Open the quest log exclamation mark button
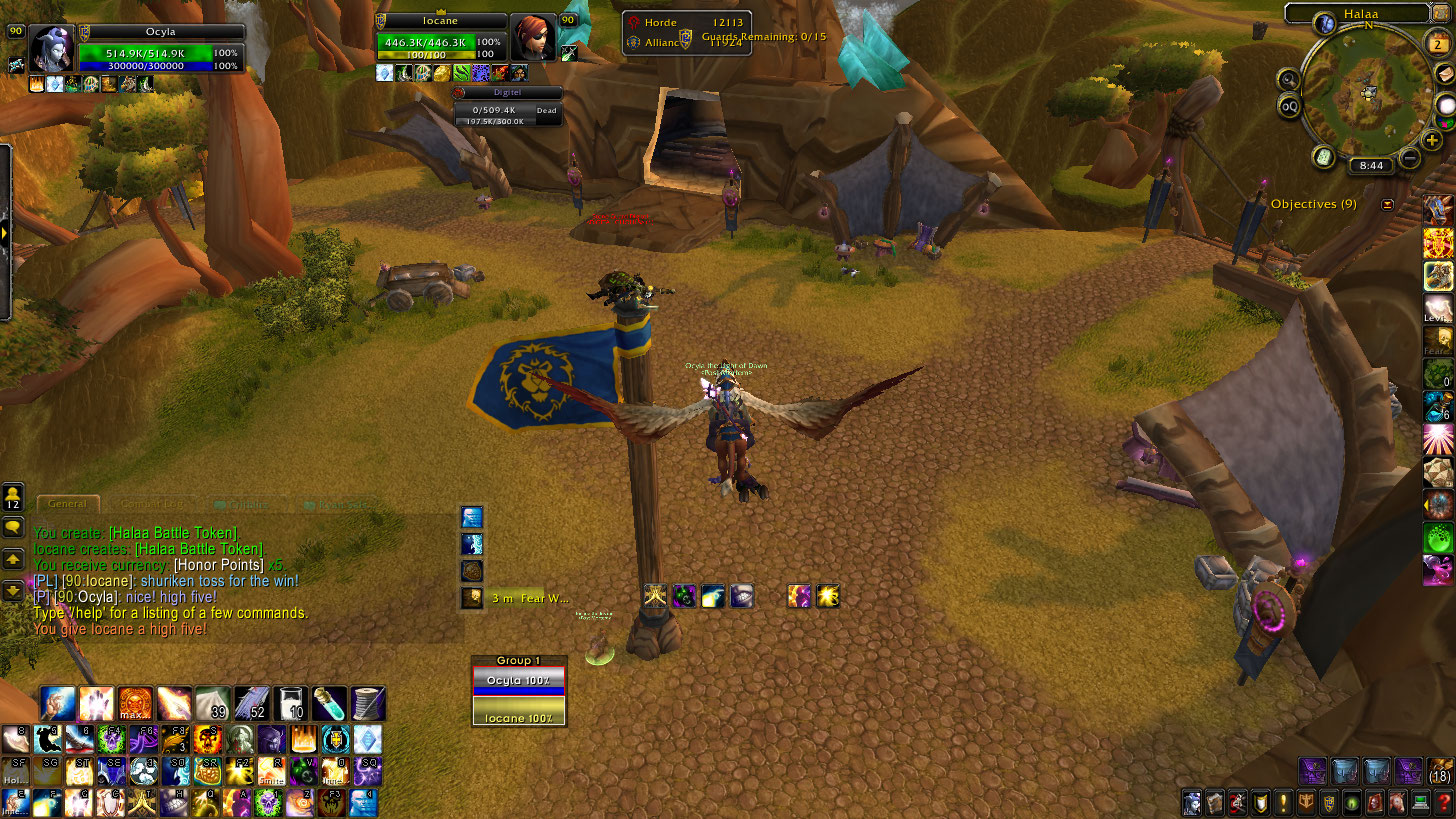The height and width of the screenshot is (819, 1456). point(1283,802)
